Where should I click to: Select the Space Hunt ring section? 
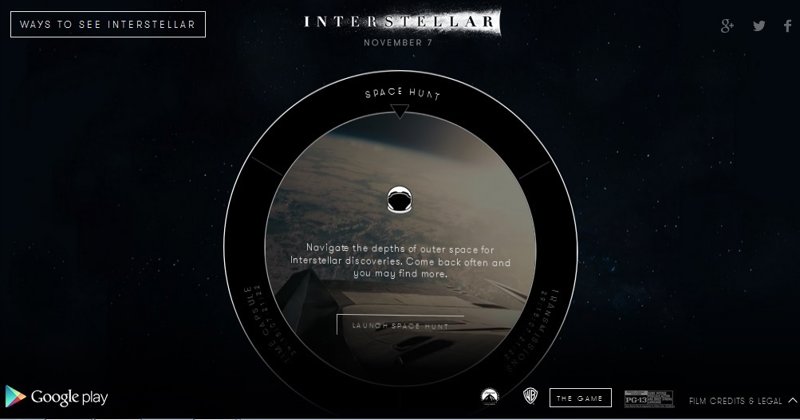[x=399, y=96]
